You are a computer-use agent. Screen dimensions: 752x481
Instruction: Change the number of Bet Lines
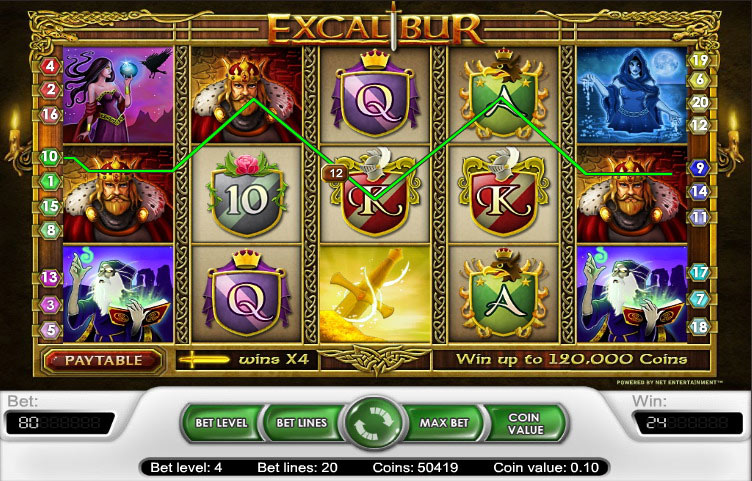(x=299, y=423)
